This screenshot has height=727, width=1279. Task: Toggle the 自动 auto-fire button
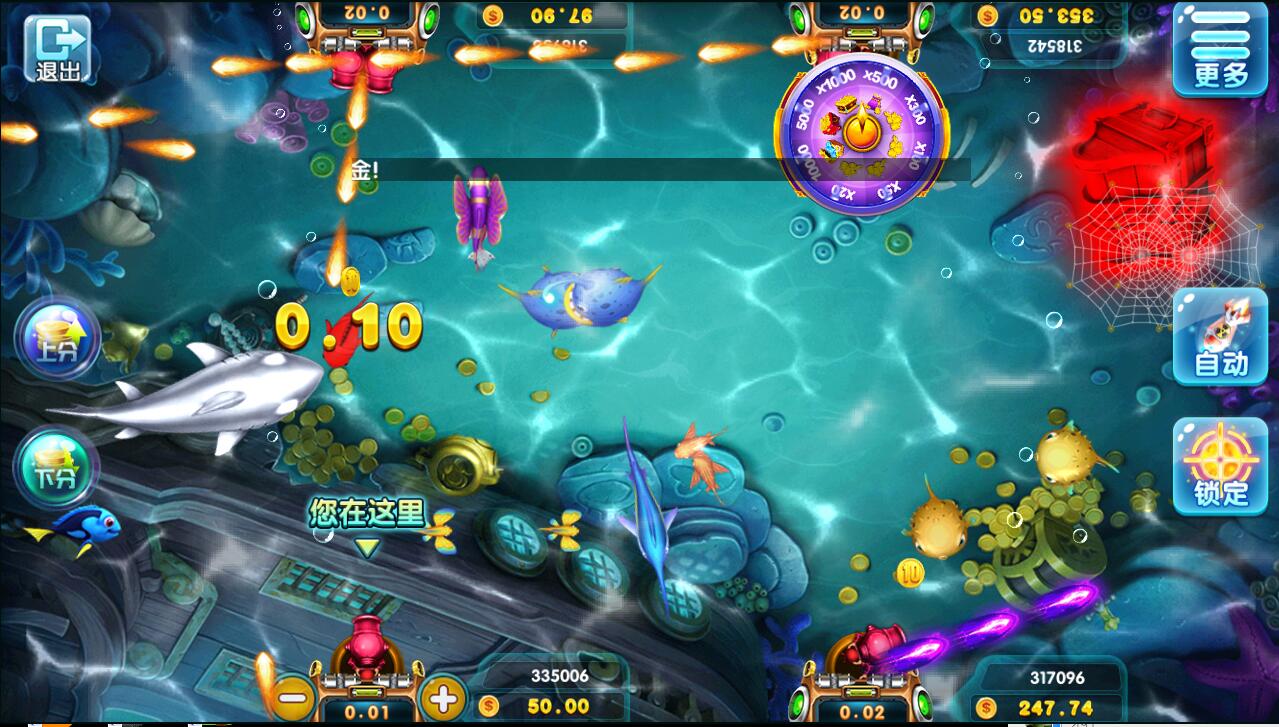(1220, 337)
